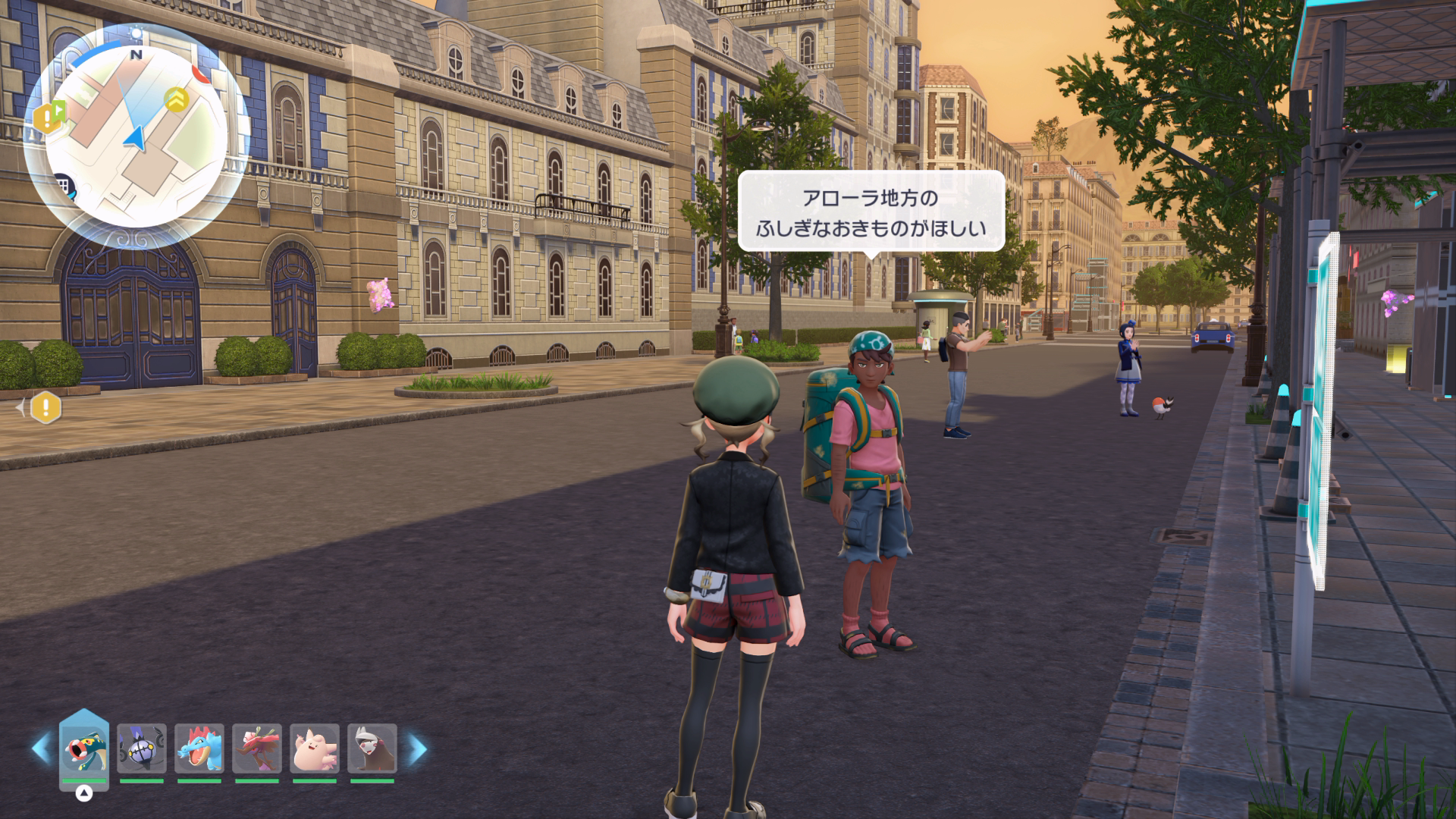Switch to Feraligatr in the party
Screen dimensions: 1456x819
(x=199, y=749)
